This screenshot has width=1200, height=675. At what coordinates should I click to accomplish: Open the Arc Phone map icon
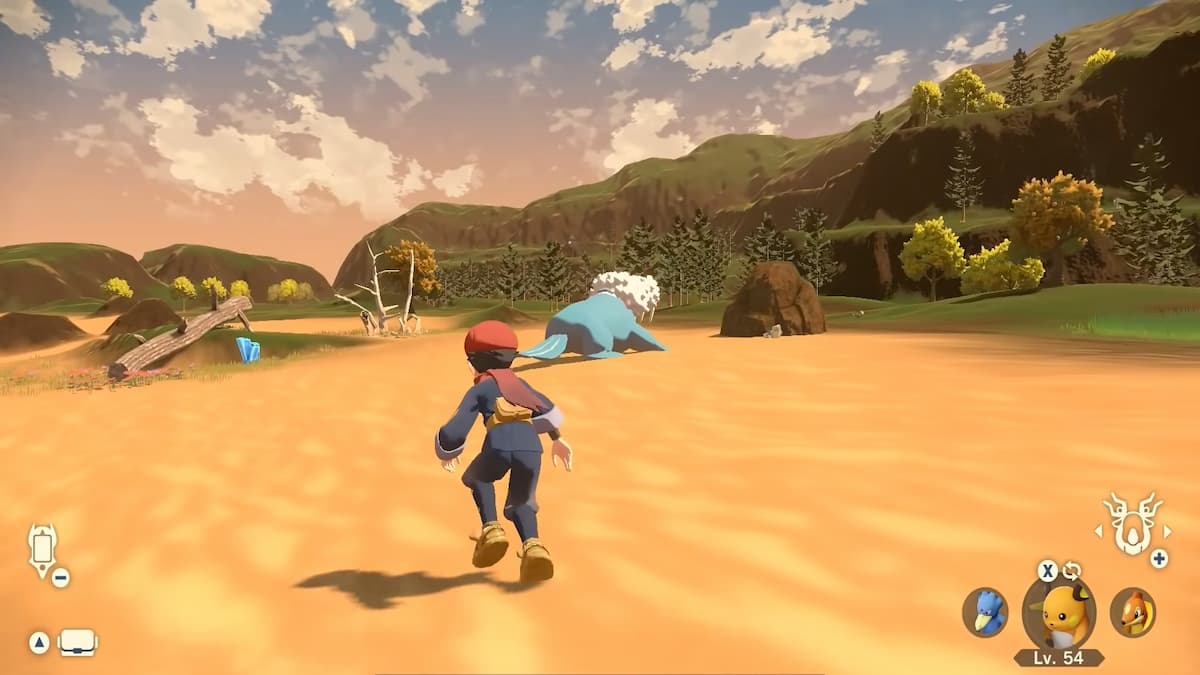(43, 549)
